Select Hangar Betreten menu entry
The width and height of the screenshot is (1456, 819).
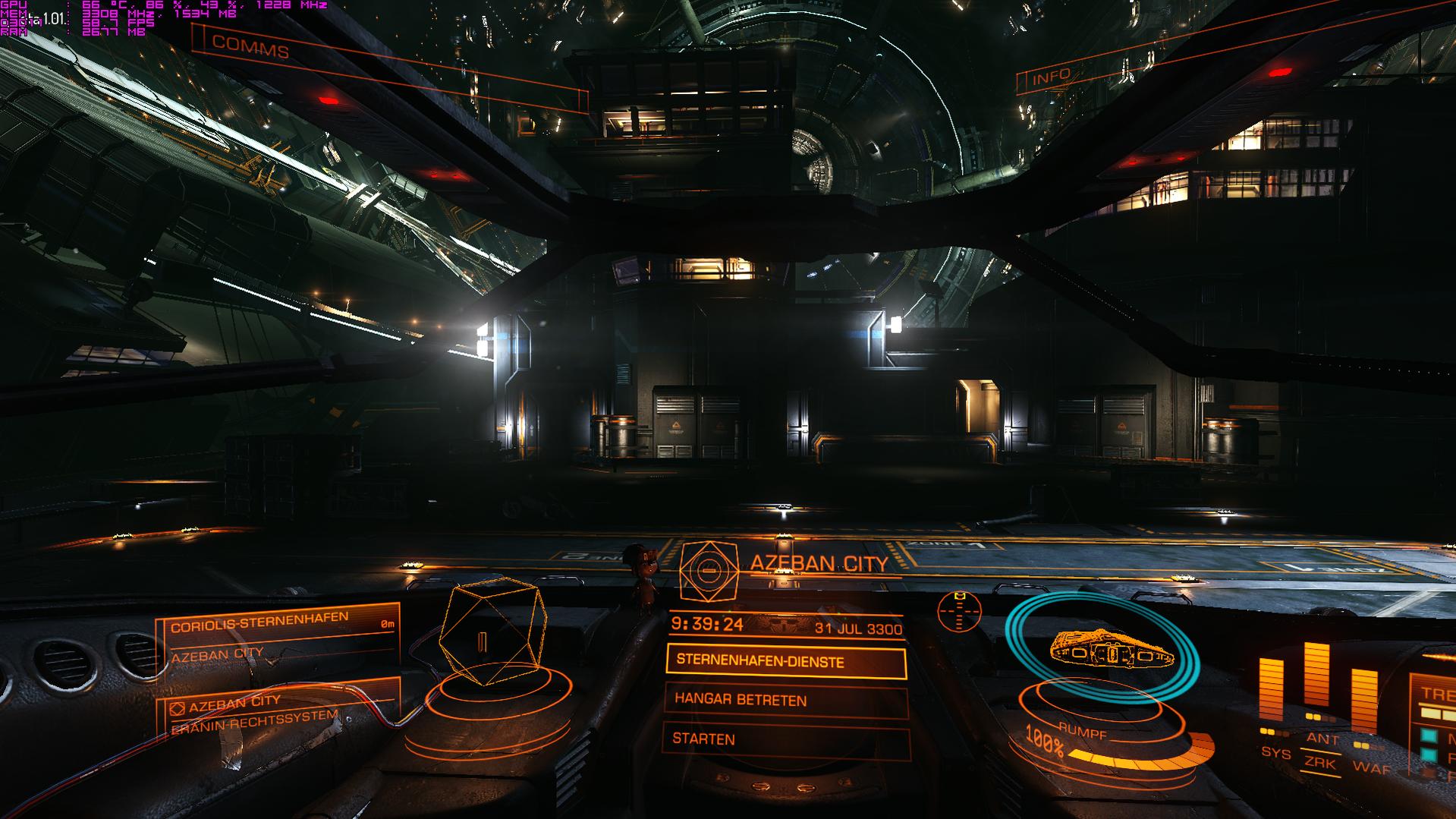(785, 700)
